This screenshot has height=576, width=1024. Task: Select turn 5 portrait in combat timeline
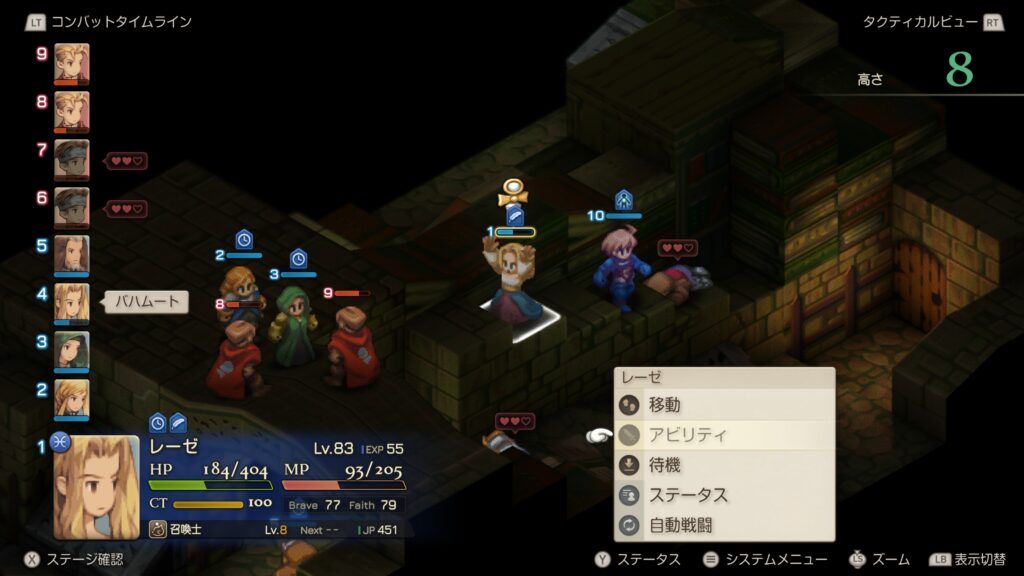(x=71, y=255)
